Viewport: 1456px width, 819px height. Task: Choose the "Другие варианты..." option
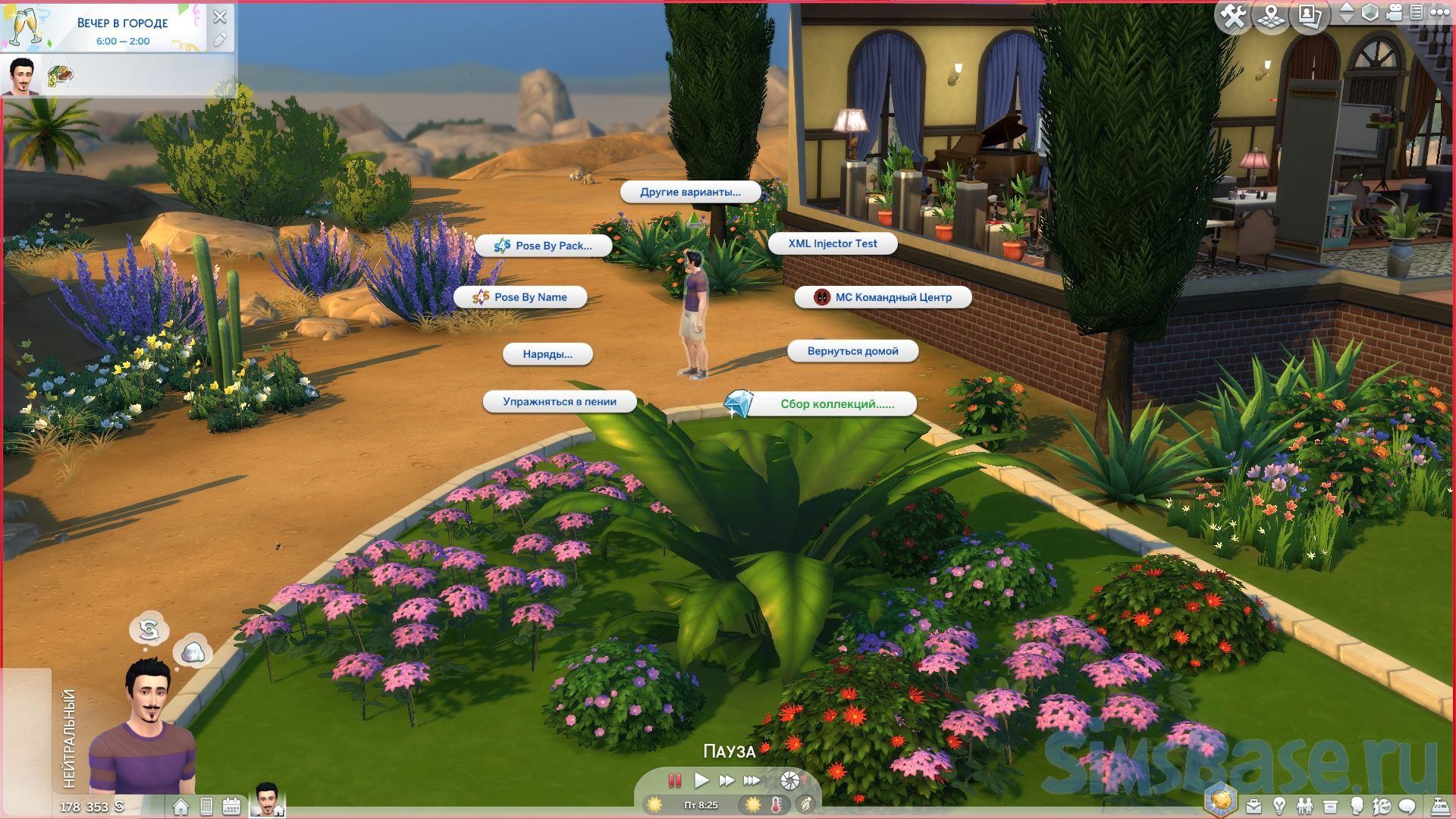(690, 192)
